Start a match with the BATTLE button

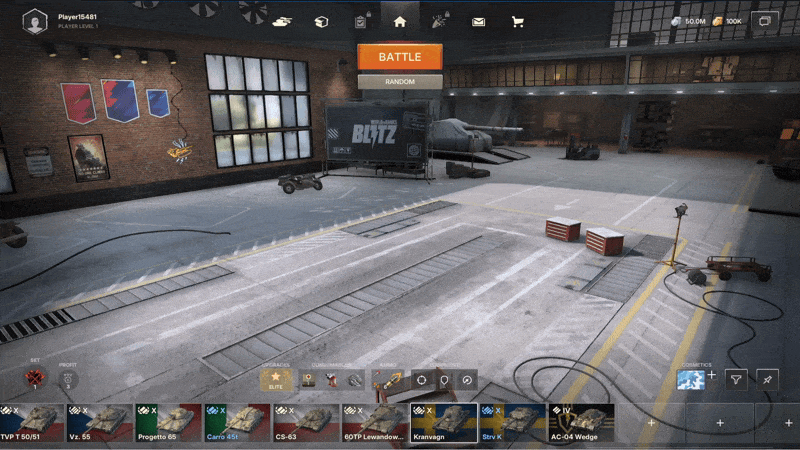pos(399,56)
